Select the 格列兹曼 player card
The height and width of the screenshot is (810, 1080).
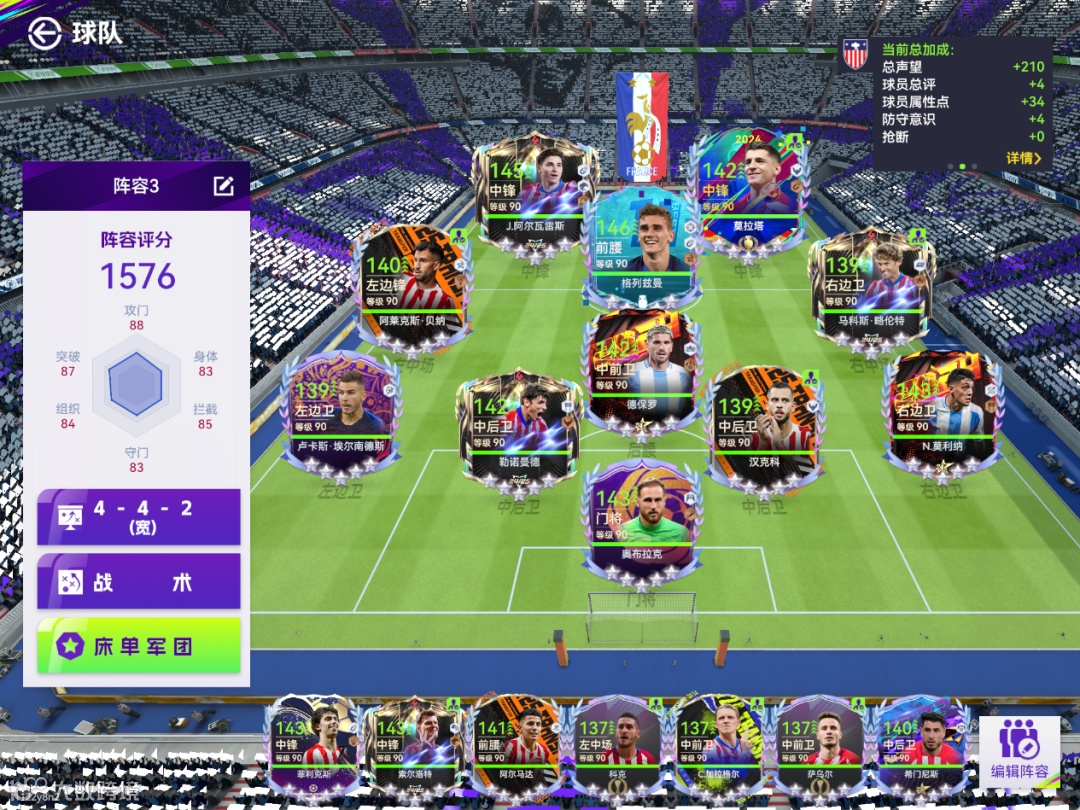click(642, 245)
